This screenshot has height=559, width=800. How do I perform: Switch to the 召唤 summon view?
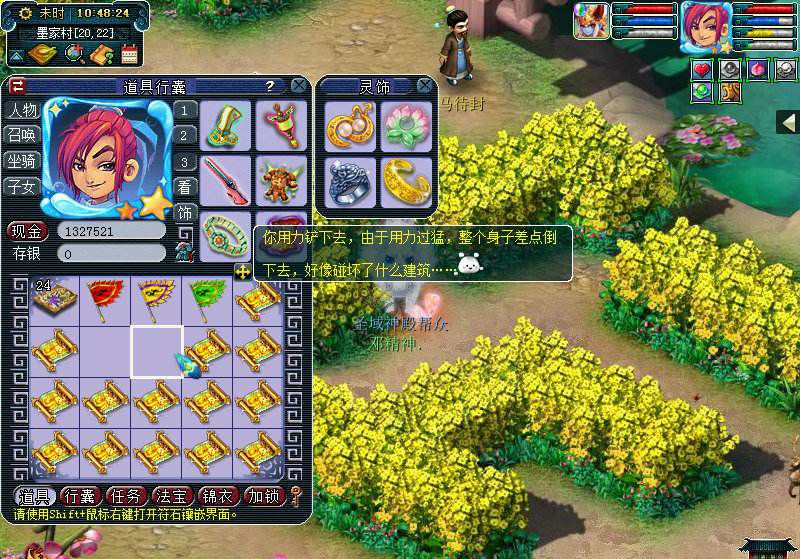[21, 135]
